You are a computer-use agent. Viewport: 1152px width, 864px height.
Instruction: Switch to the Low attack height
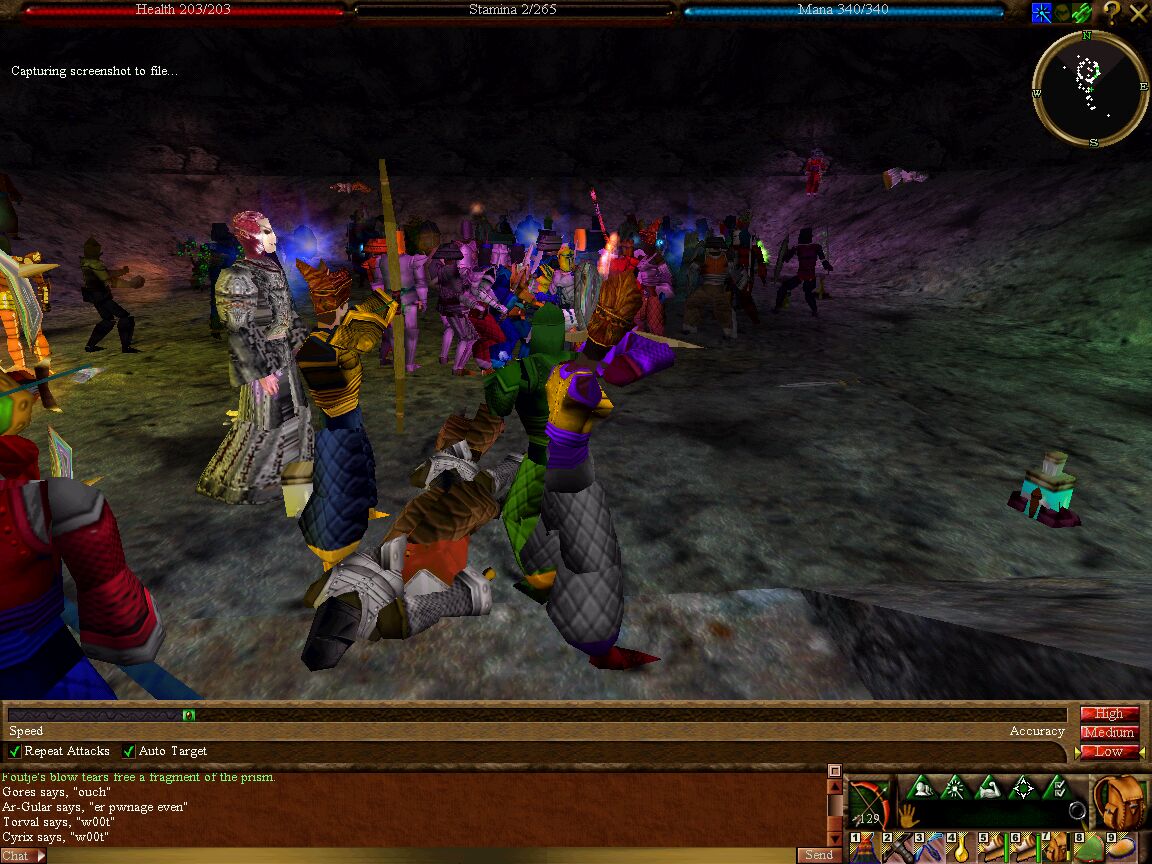click(1109, 752)
